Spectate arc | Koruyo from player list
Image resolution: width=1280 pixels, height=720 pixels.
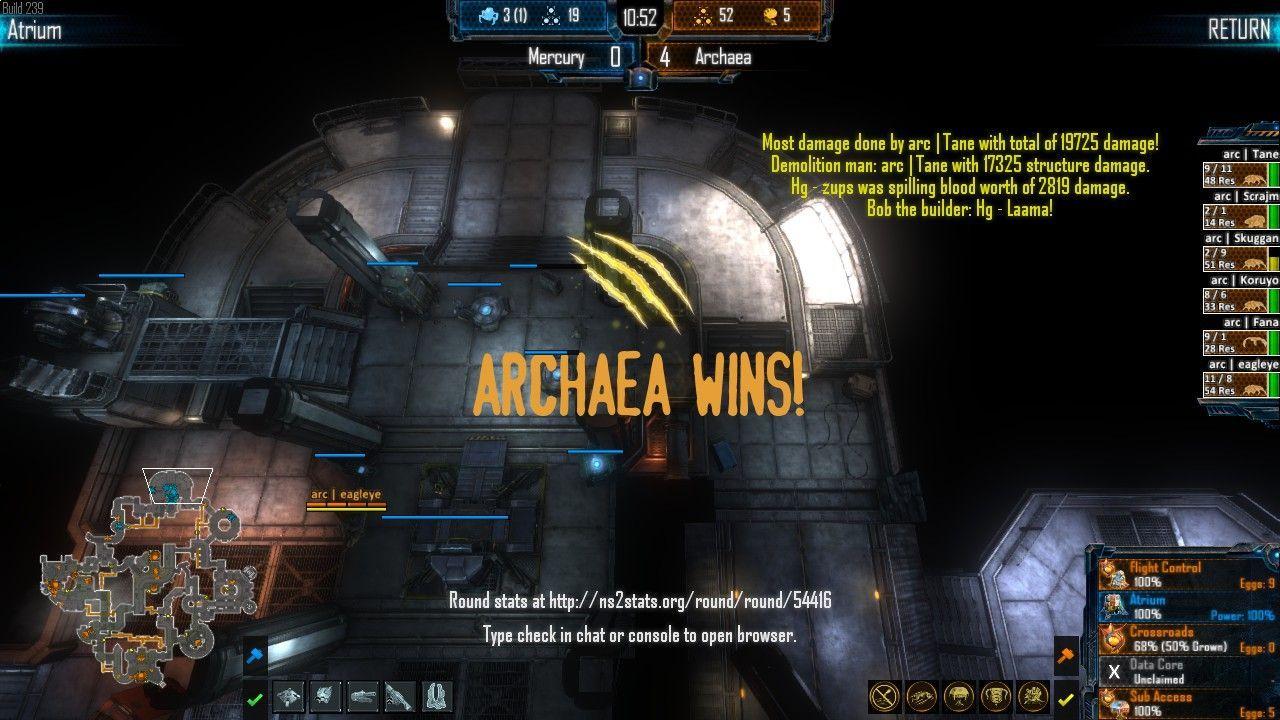tap(1241, 295)
